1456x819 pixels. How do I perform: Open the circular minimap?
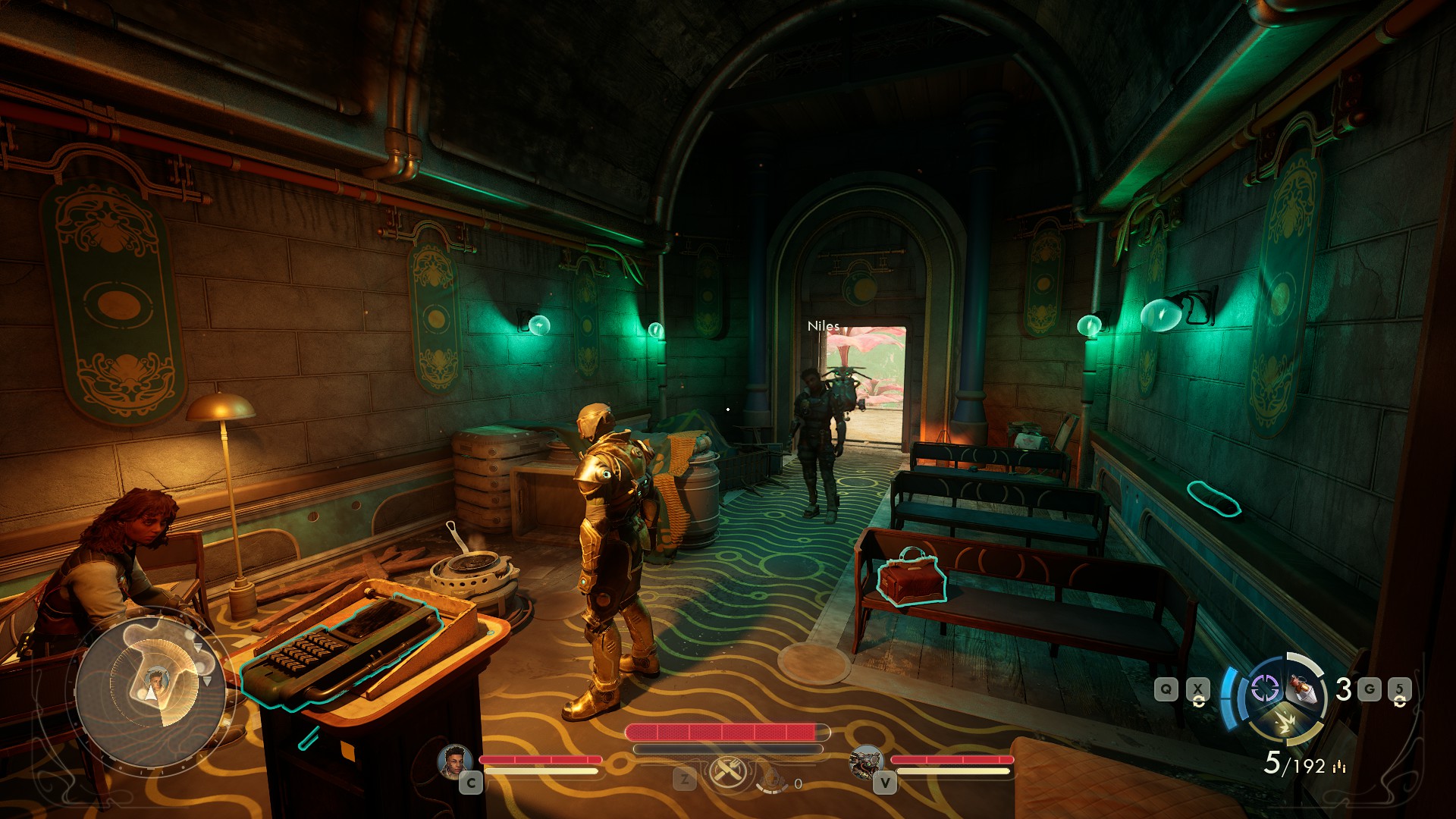[151, 692]
